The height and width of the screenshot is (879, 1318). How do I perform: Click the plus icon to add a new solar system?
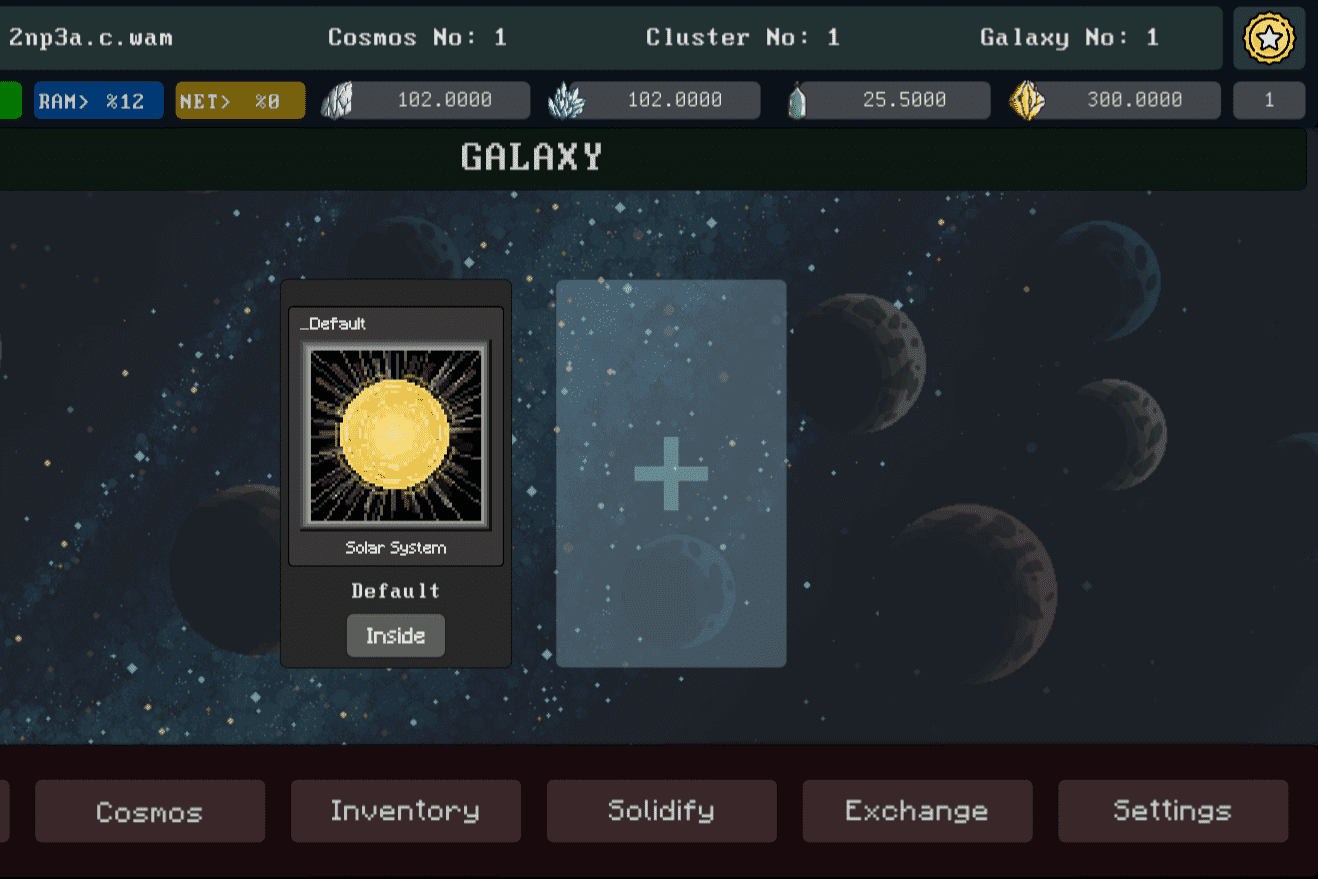[x=670, y=474]
